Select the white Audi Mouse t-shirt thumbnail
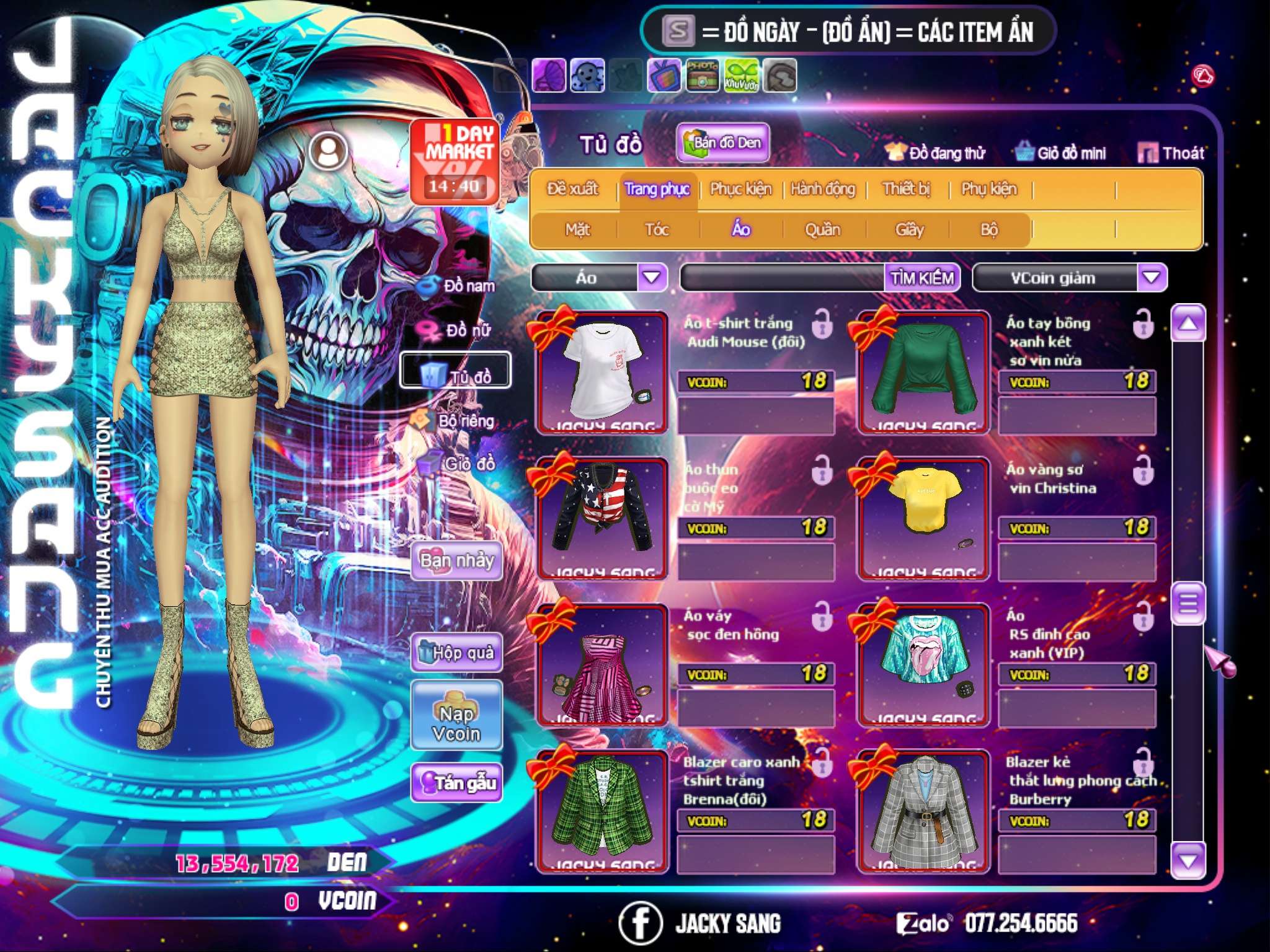The width and height of the screenshot is (1270, 952). [x=602, y=372]
